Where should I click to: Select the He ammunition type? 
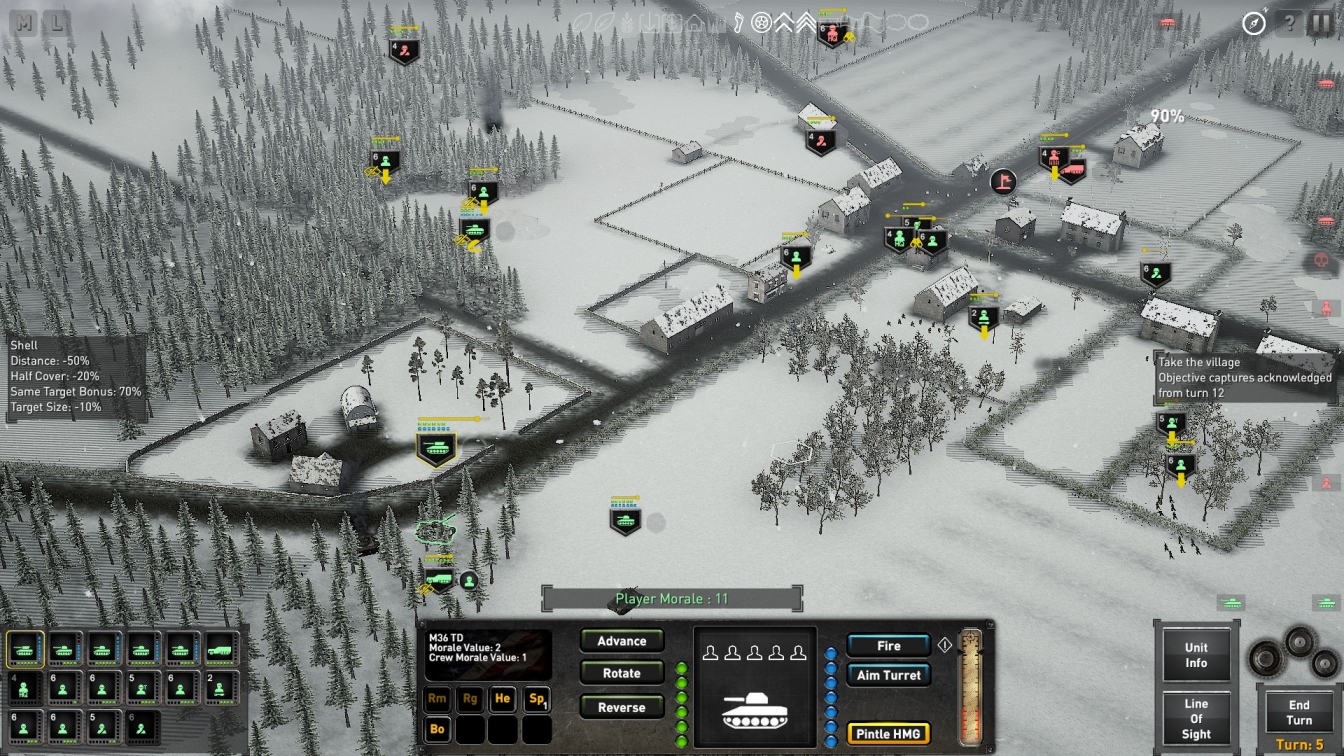pos(502,699)
